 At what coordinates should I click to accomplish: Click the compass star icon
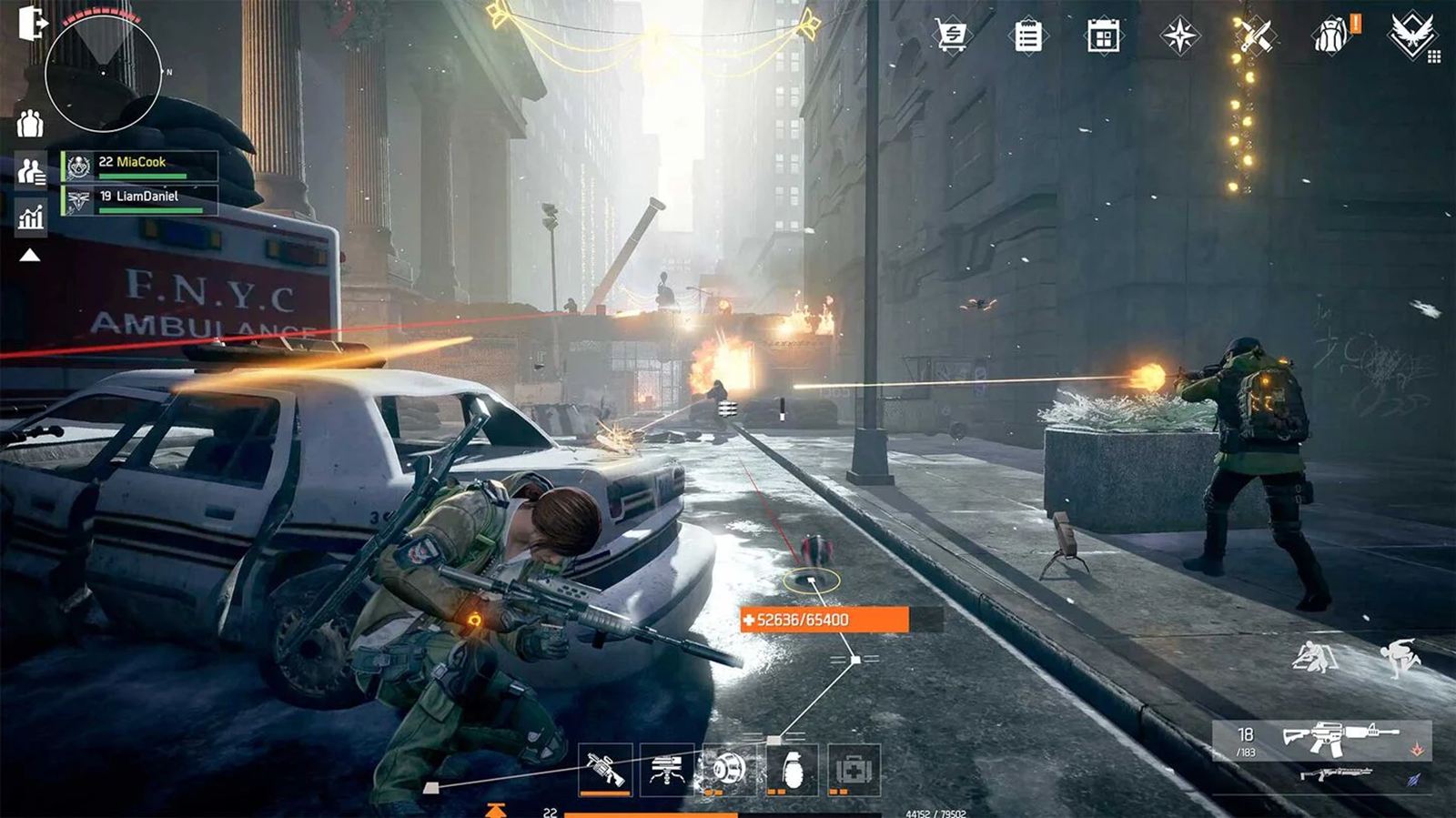click(x=1179, y=36)
